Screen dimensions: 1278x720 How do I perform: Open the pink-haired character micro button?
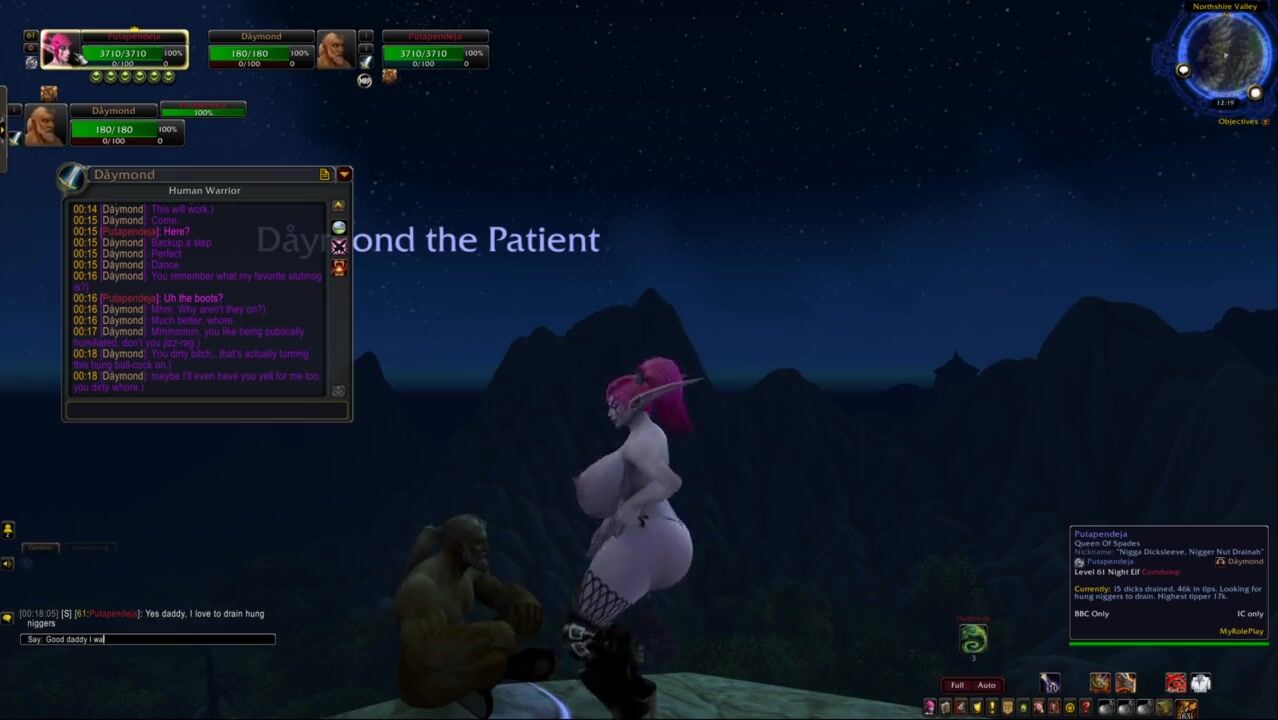pyautogui.click(x=929, y=708)
